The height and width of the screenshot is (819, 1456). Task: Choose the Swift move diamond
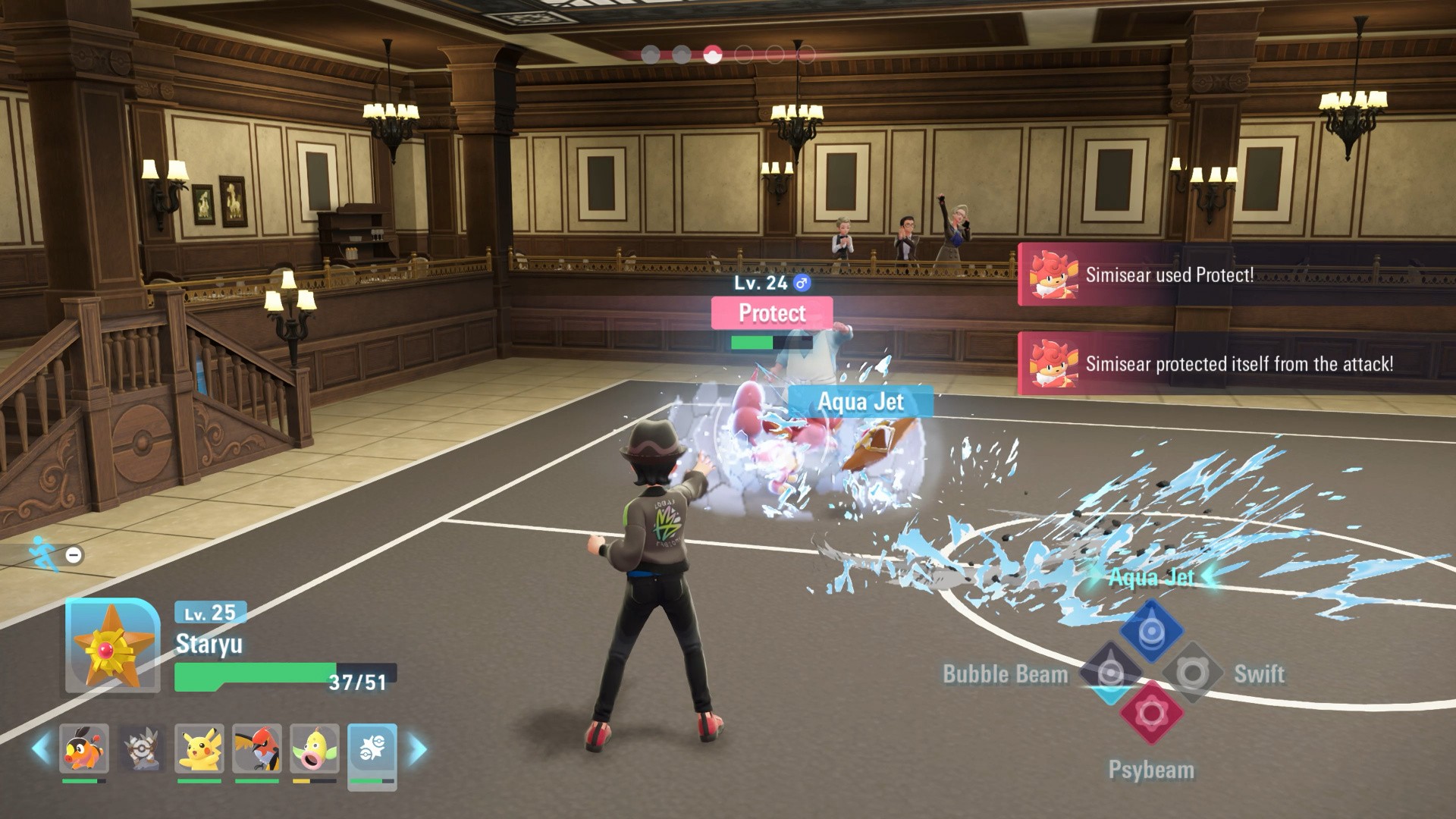click(1192, 673)
